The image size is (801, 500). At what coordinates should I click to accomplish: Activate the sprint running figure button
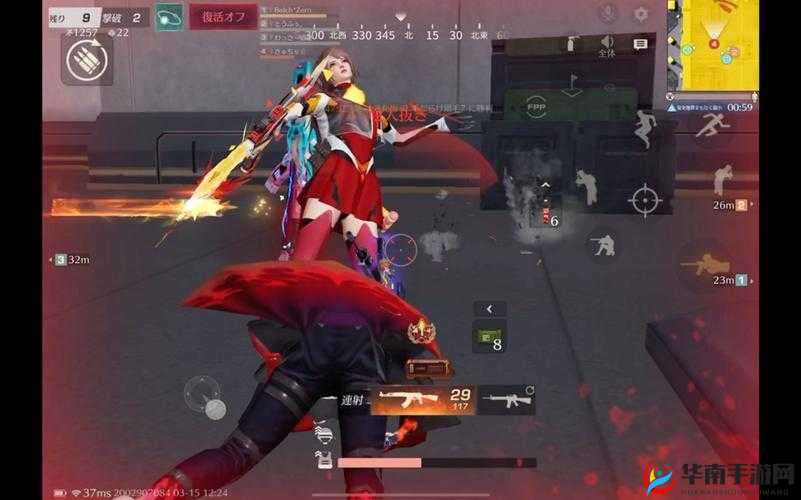[713, 126]
